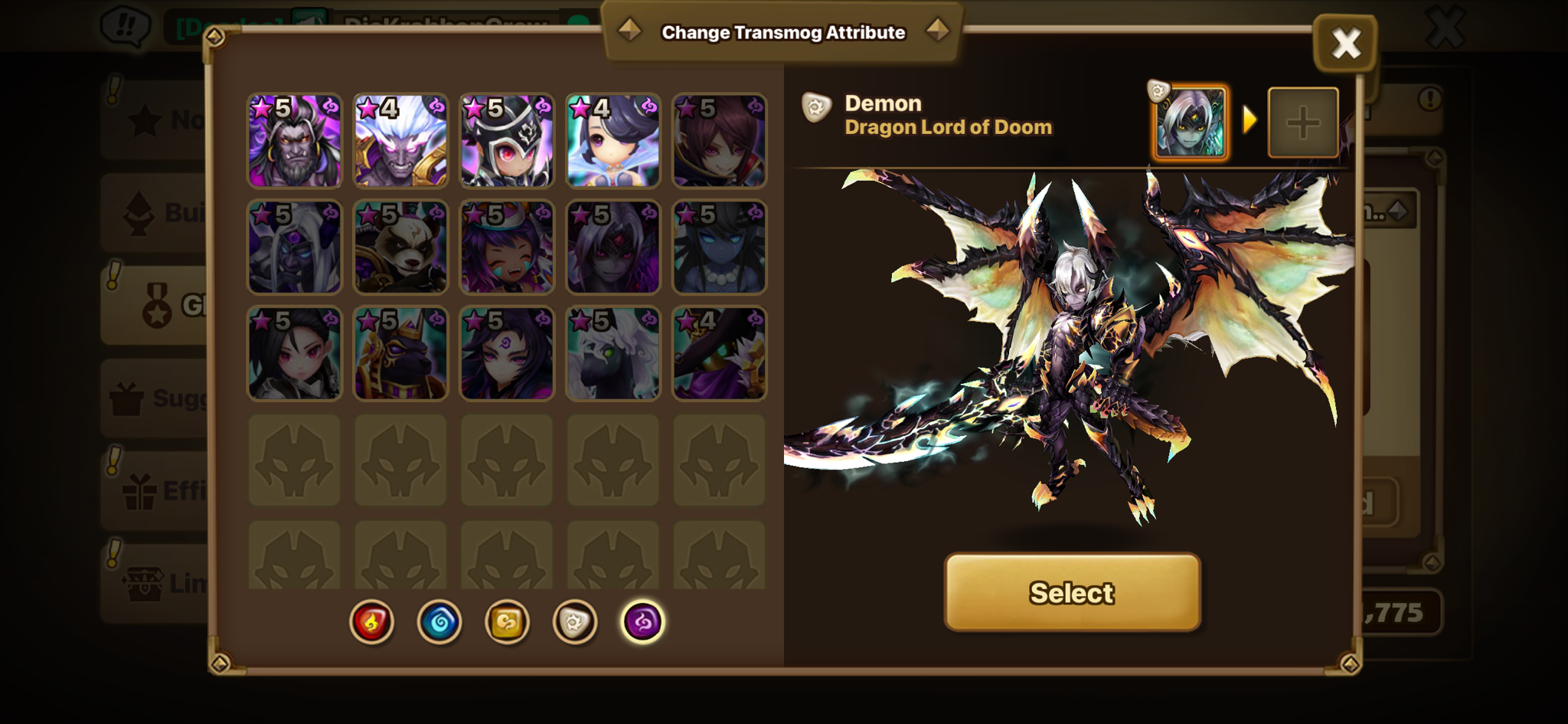Pick the helmeted red-eyed dark monster

point(507,141)
